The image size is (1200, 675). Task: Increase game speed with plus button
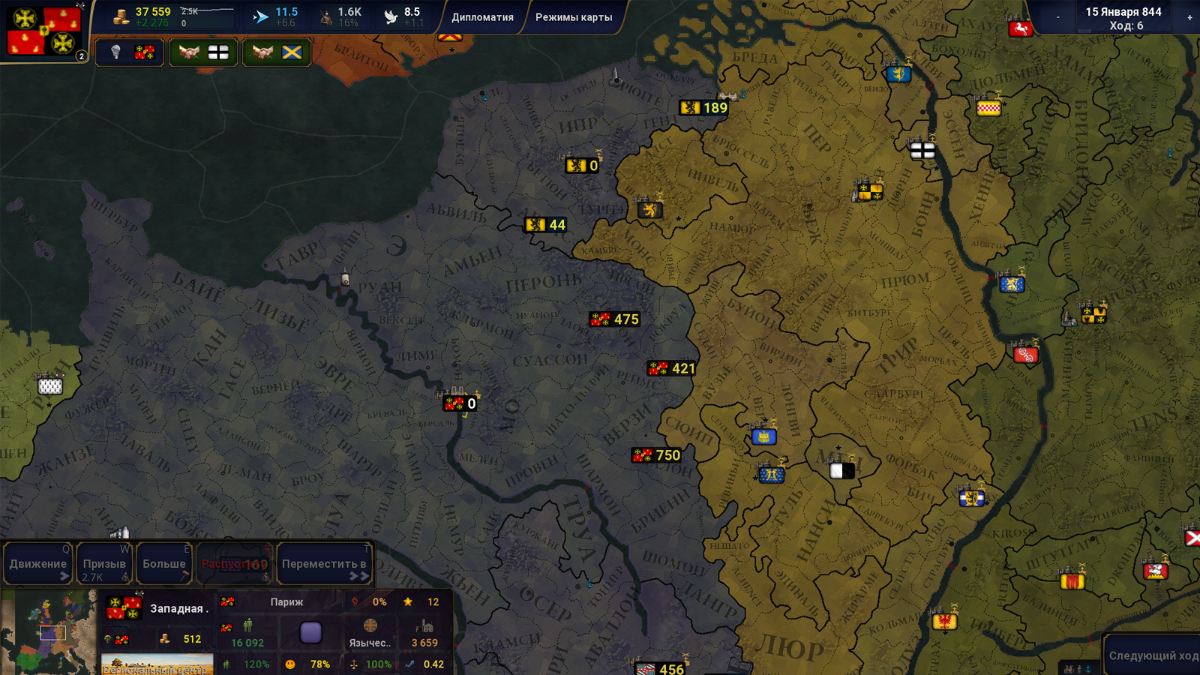click(x=1190, y=17)
